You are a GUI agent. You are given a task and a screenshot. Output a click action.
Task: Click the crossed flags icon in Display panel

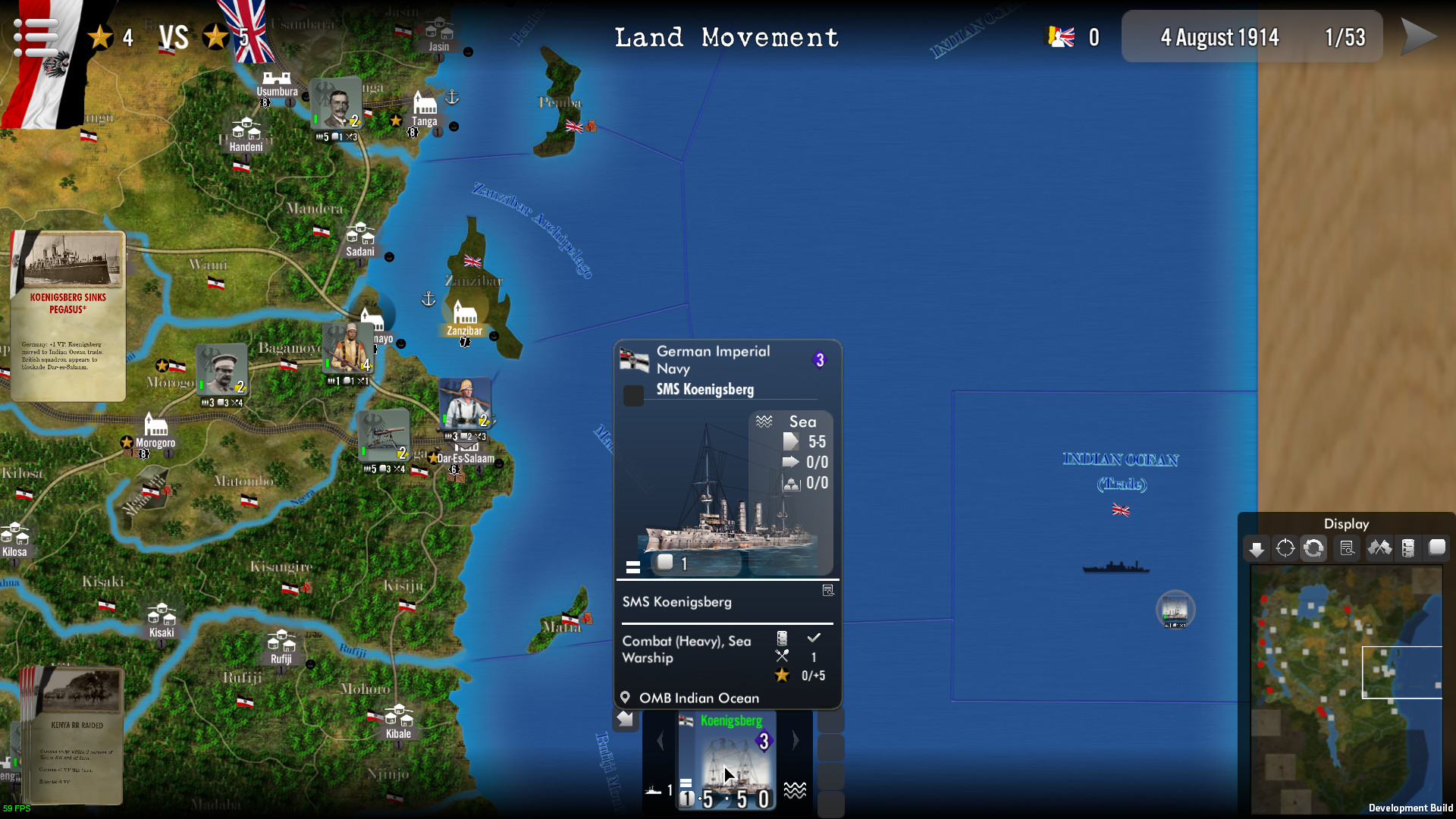tap(1381, 548)
